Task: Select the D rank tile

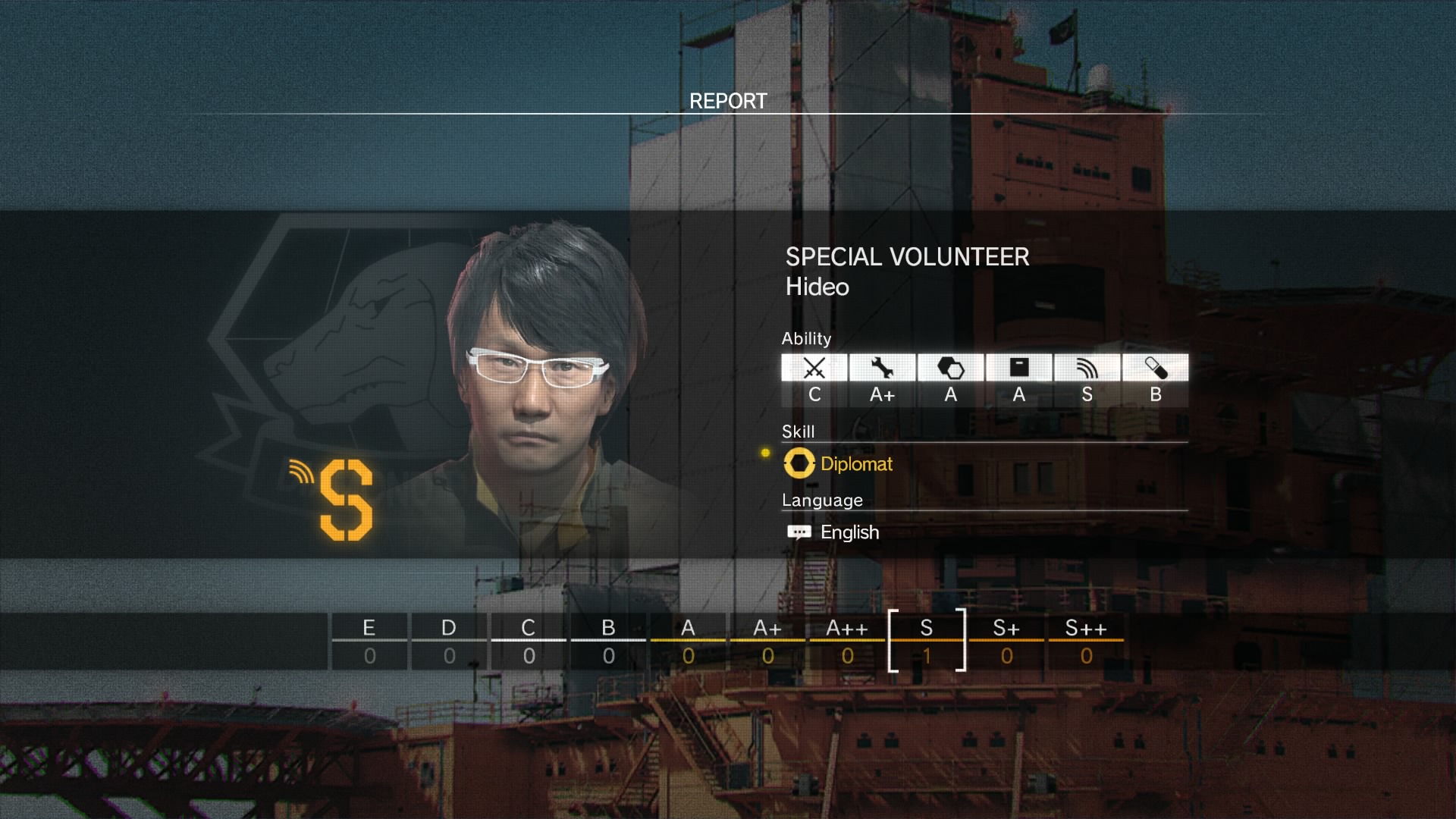Action: tap(449, 642)
